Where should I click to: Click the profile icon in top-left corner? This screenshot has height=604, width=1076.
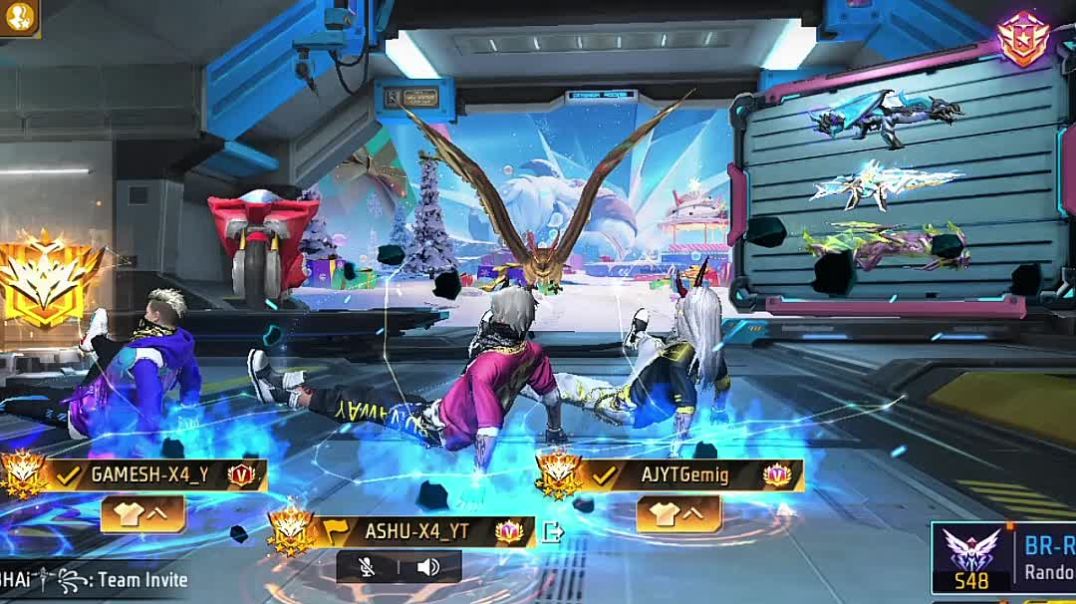[x=18, y=16]
